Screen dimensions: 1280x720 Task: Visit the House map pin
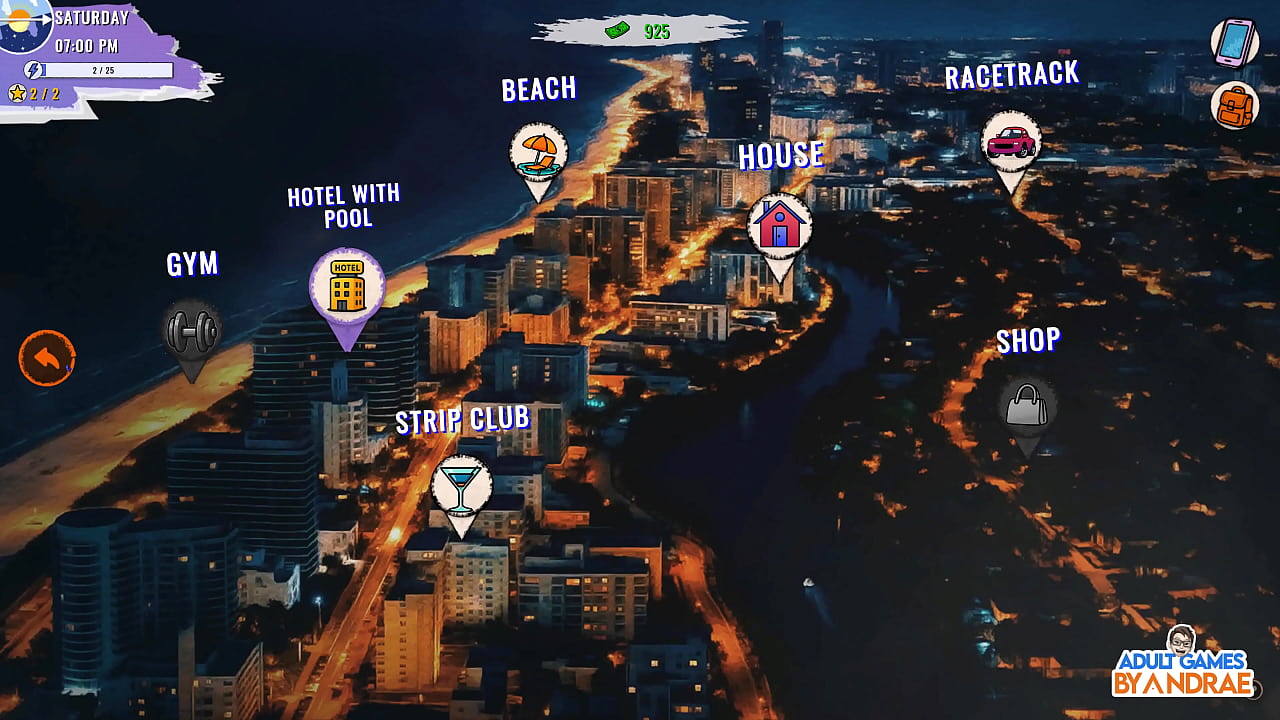tap(780, 226)
